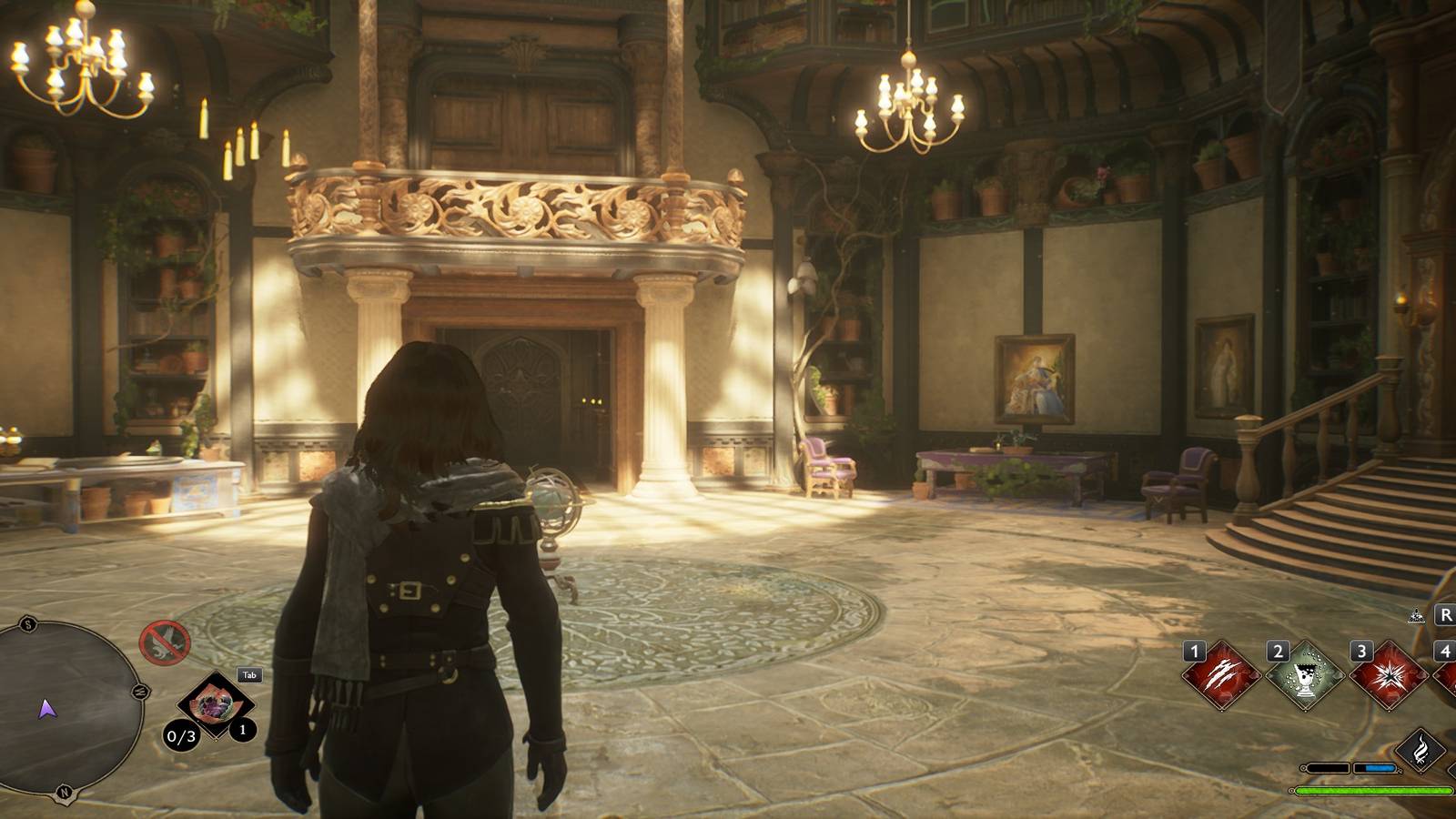
Task: Click the 0/3 collection counter
Action: 181,737
